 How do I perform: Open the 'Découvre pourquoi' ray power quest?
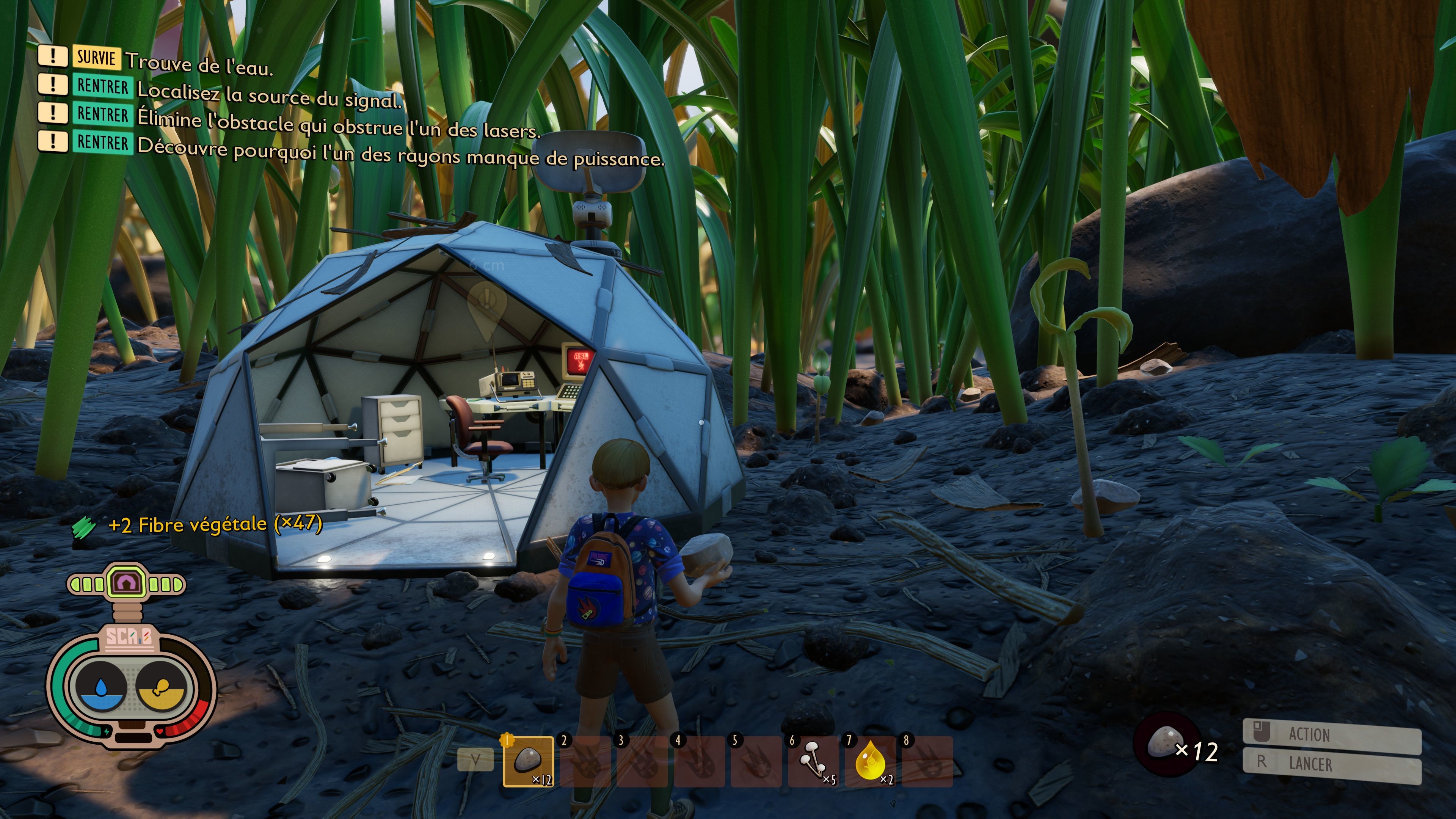400,154
